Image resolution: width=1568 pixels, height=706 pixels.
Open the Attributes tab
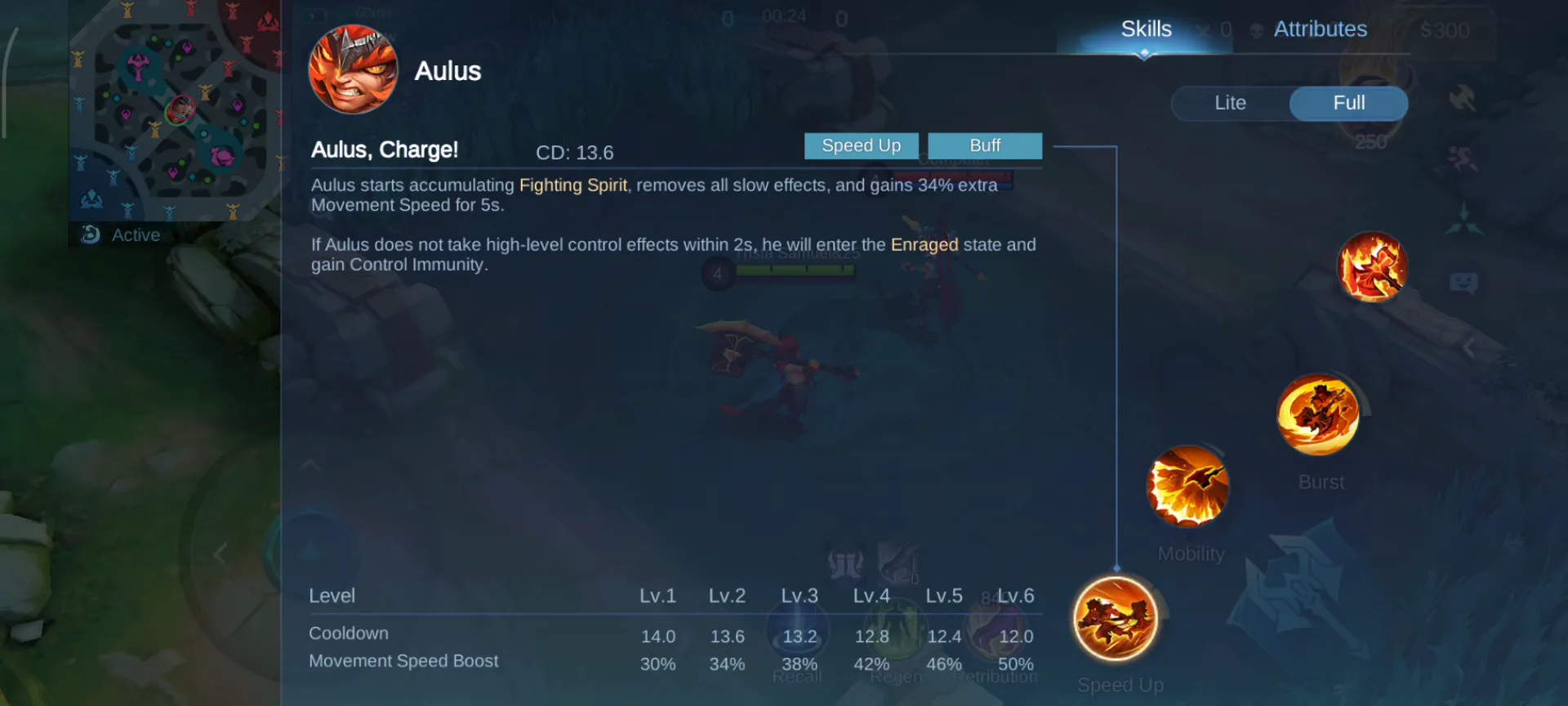[1320, 29]
